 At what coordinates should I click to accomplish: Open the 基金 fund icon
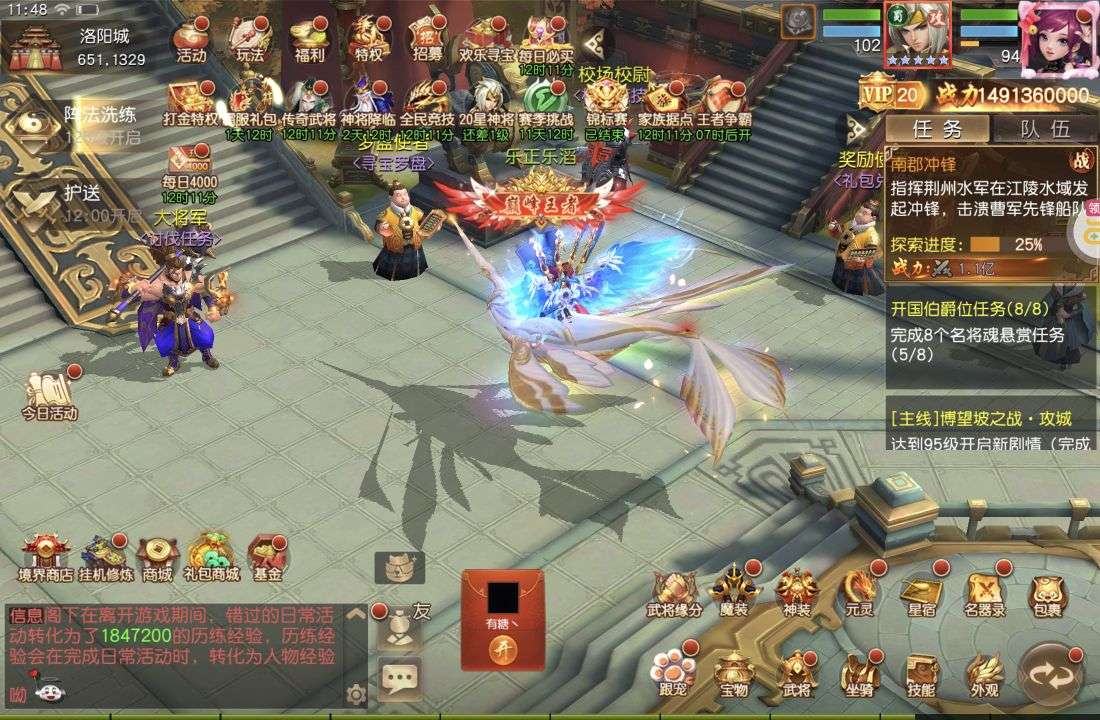(267, 558)
